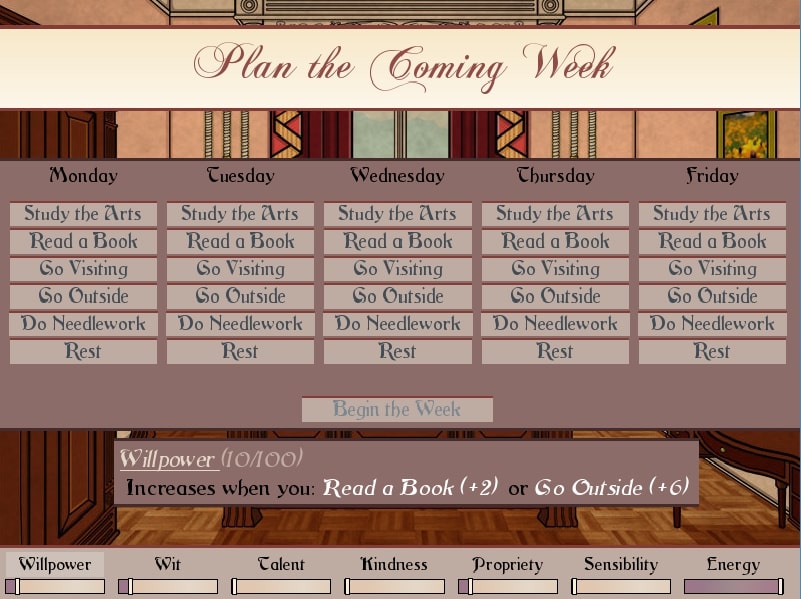Viewport: 801px width, 599px height.
Task: Pick Rest for Friday
Action: [x=712, y=352]
